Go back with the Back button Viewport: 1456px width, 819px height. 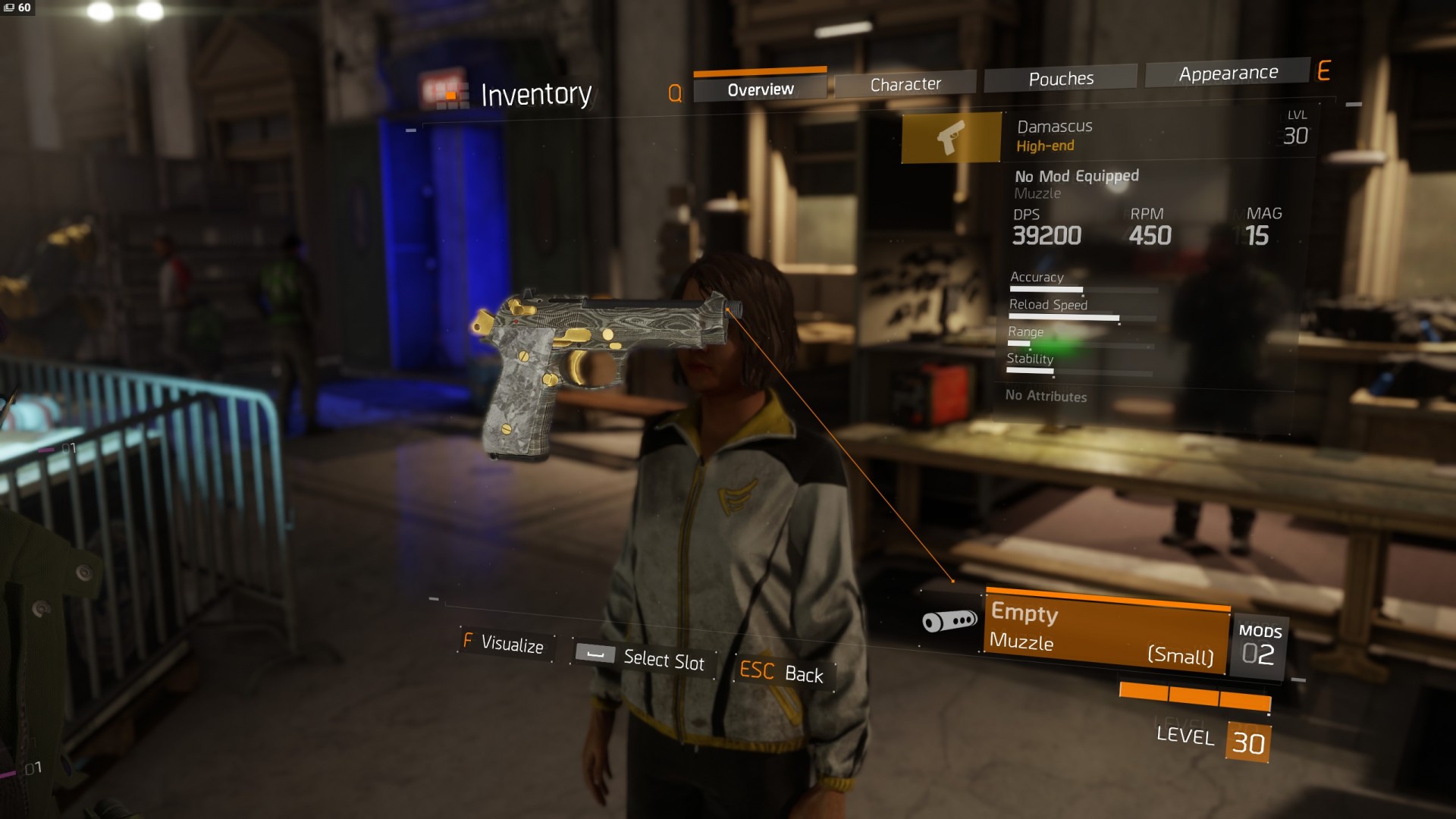pos(782,673)
